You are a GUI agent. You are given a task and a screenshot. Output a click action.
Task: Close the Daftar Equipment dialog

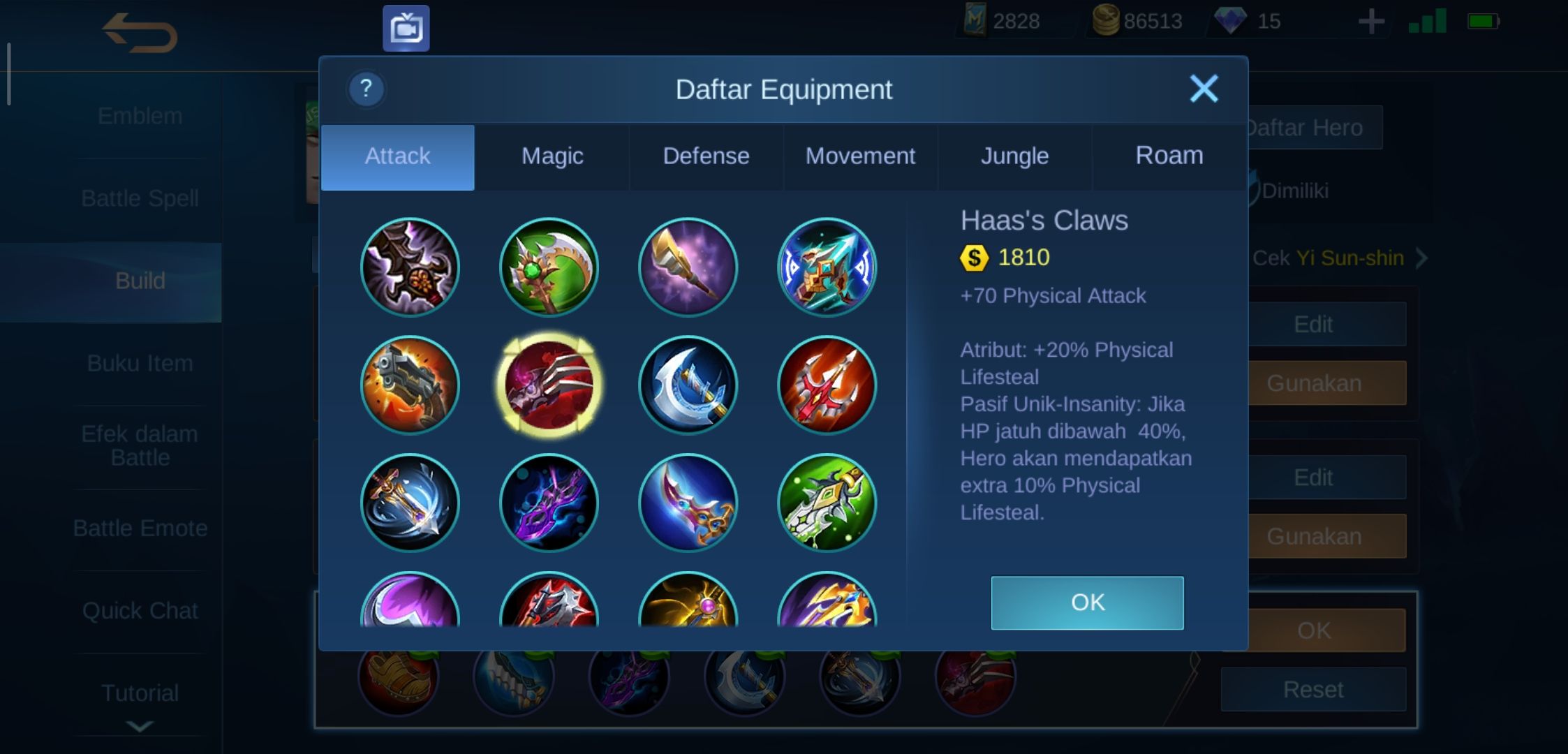(1204, 89)
